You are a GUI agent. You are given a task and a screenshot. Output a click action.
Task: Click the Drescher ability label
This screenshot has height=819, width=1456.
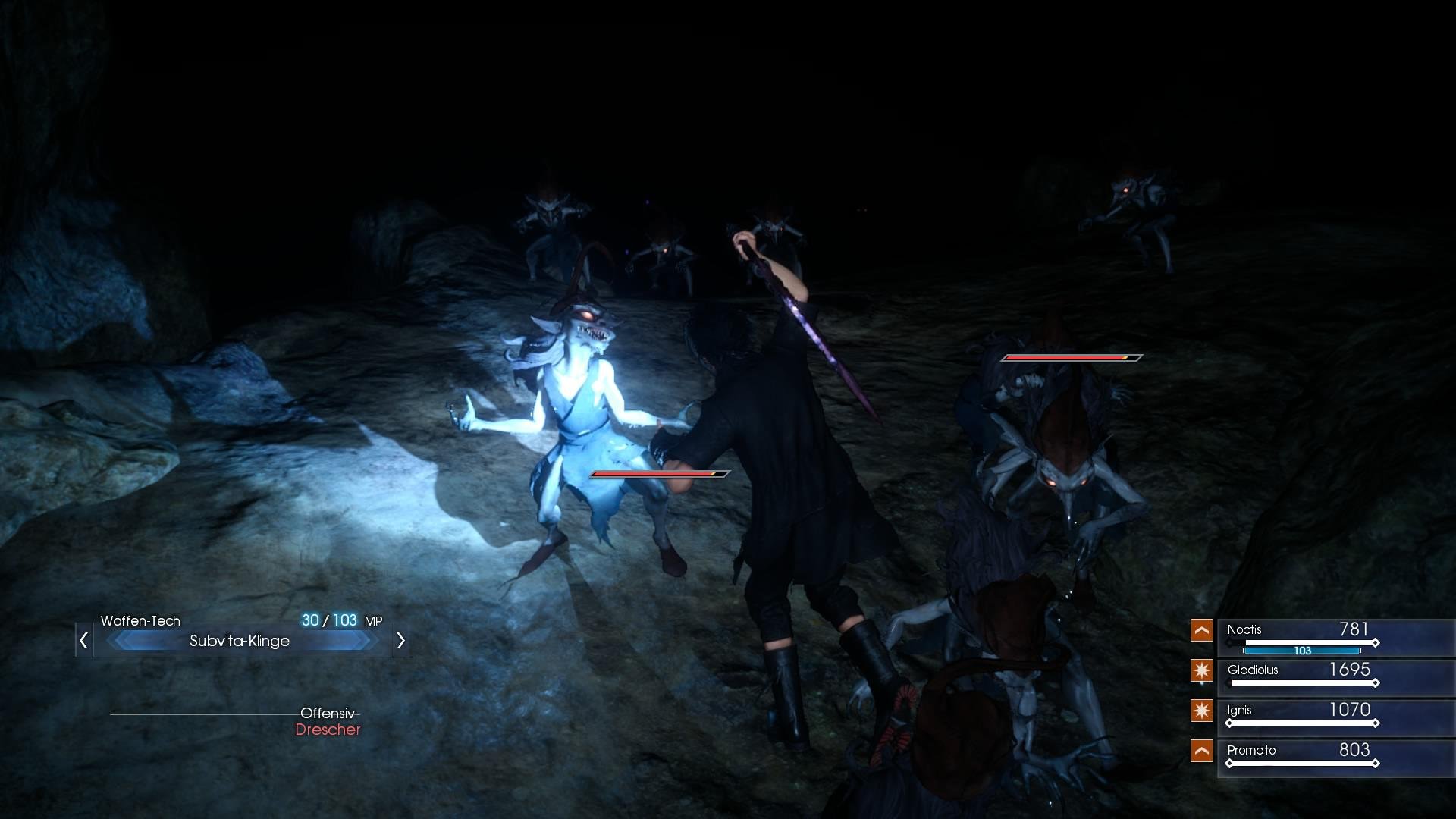(328, 731)
